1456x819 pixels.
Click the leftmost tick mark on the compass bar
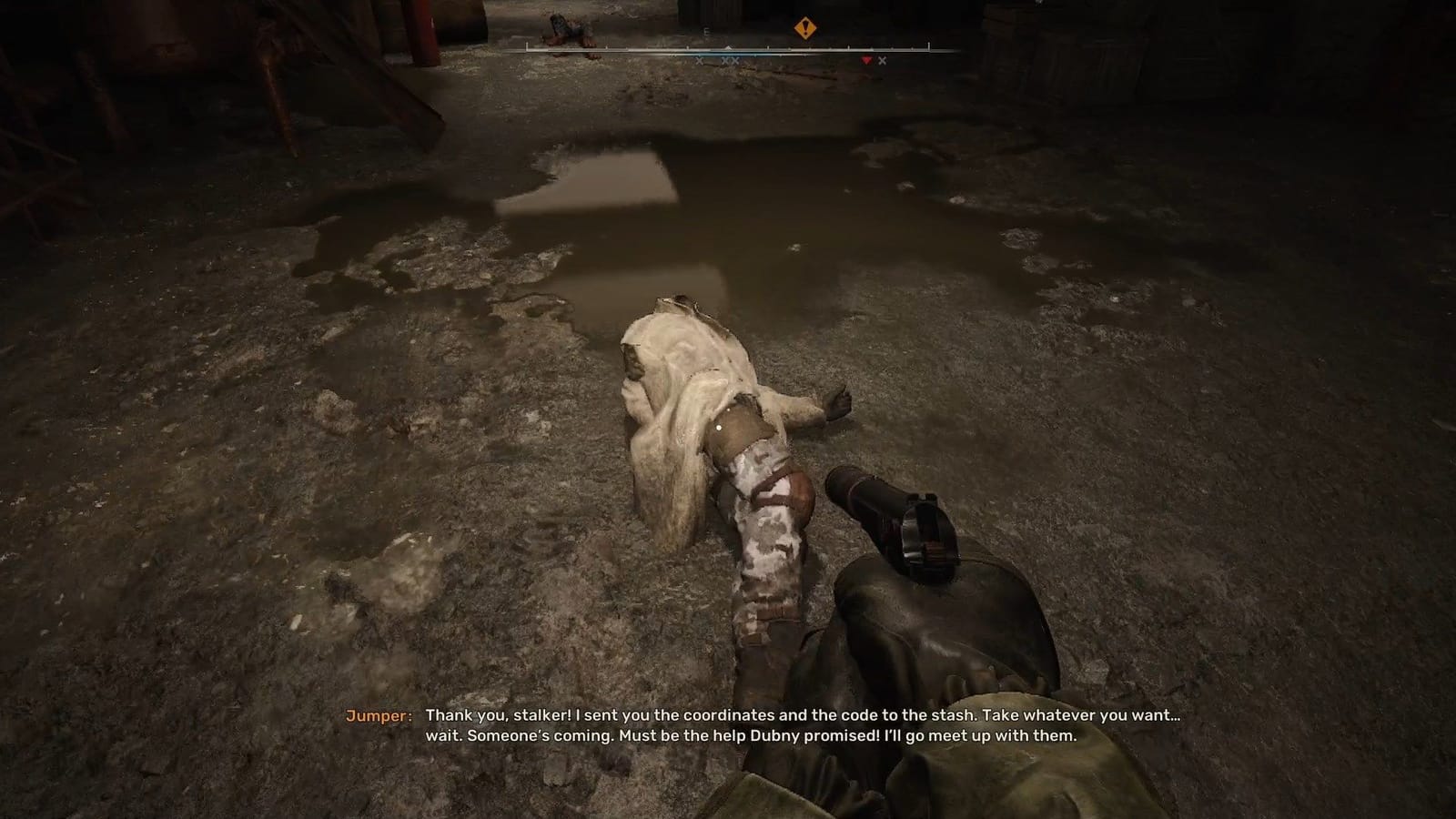[526, 45]
